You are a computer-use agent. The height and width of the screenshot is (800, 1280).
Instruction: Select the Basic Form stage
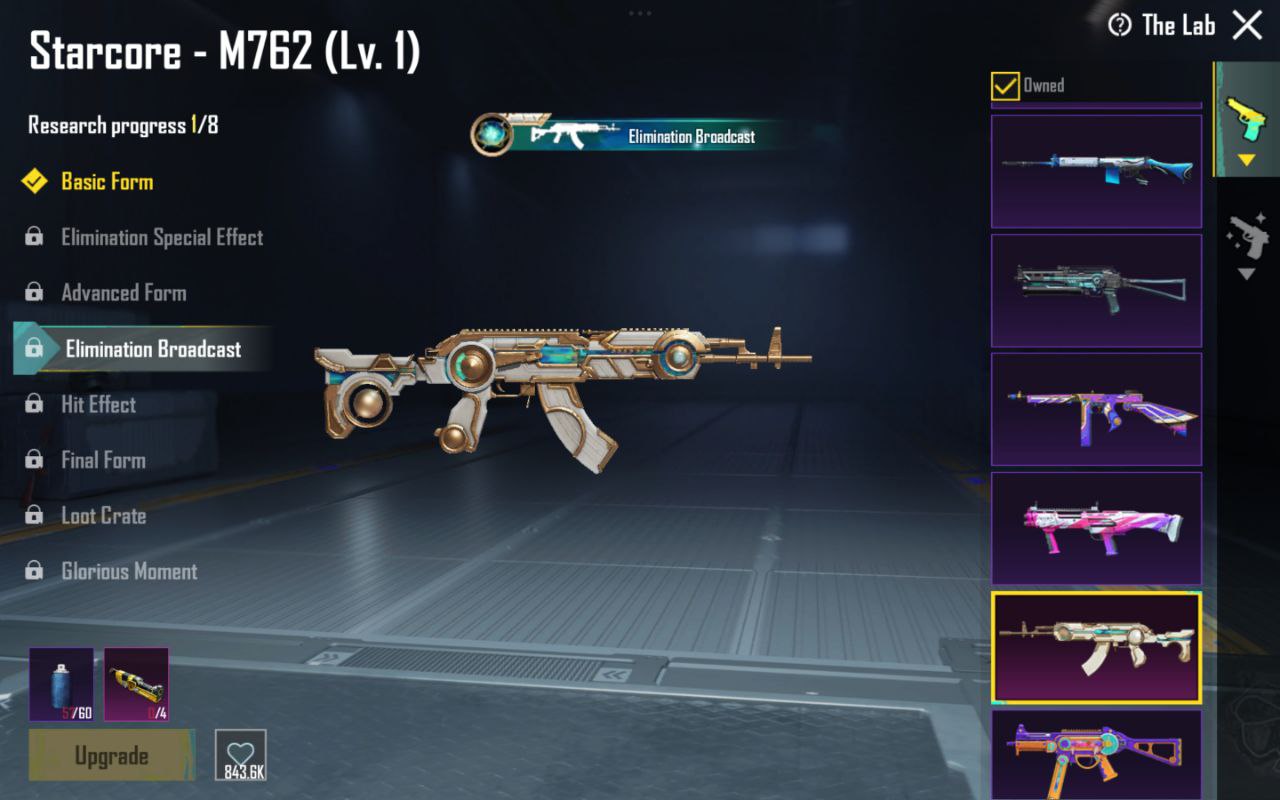click(107, 182)
